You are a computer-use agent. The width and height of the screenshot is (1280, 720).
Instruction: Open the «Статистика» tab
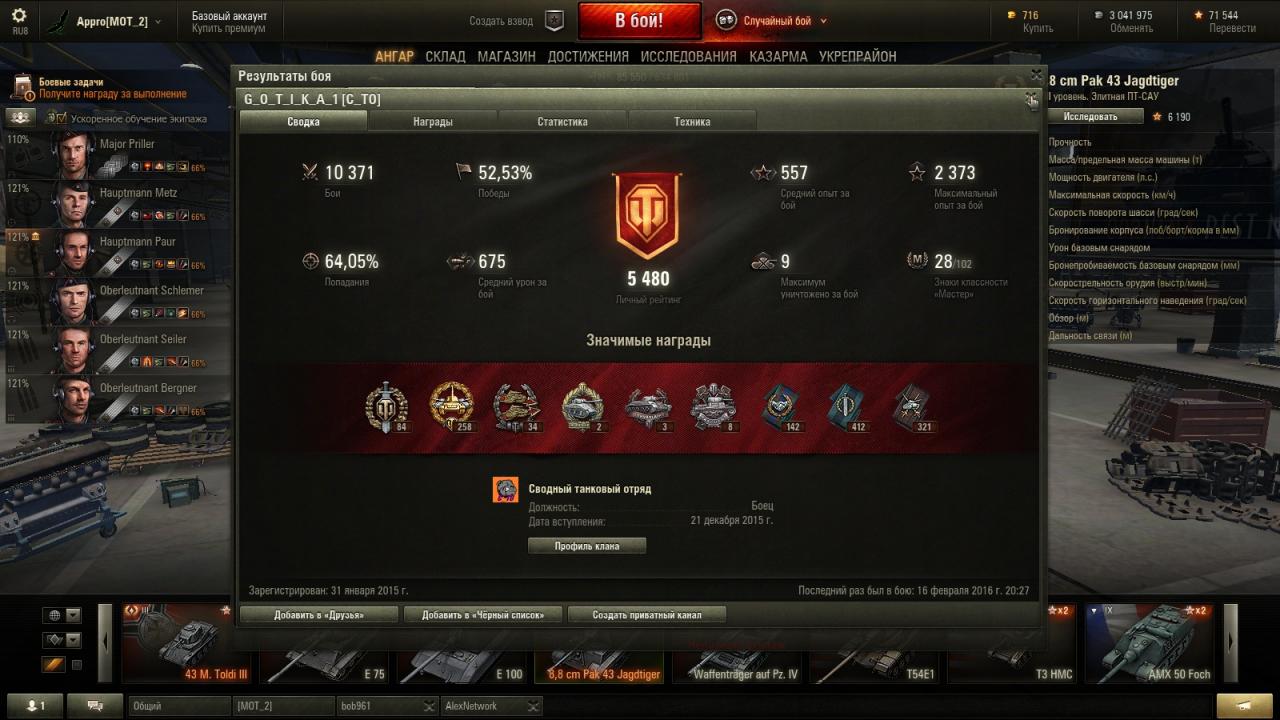[562, 122]
